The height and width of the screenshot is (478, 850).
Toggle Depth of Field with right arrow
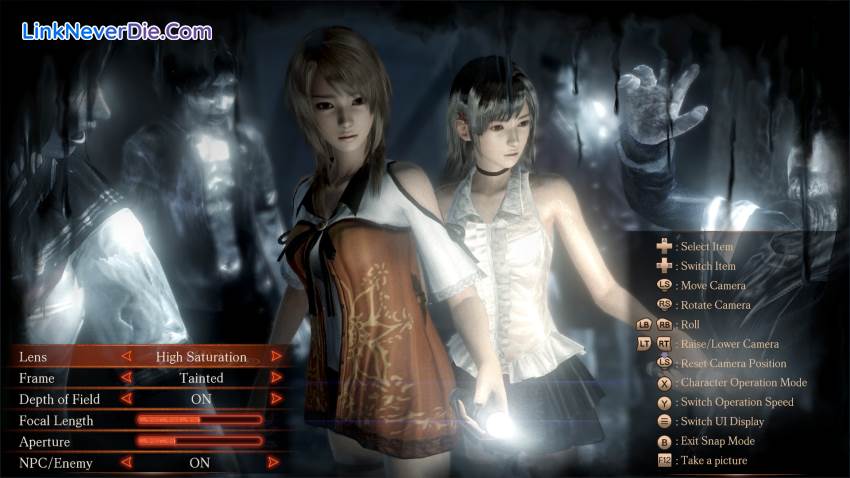[x=277, y=399]
